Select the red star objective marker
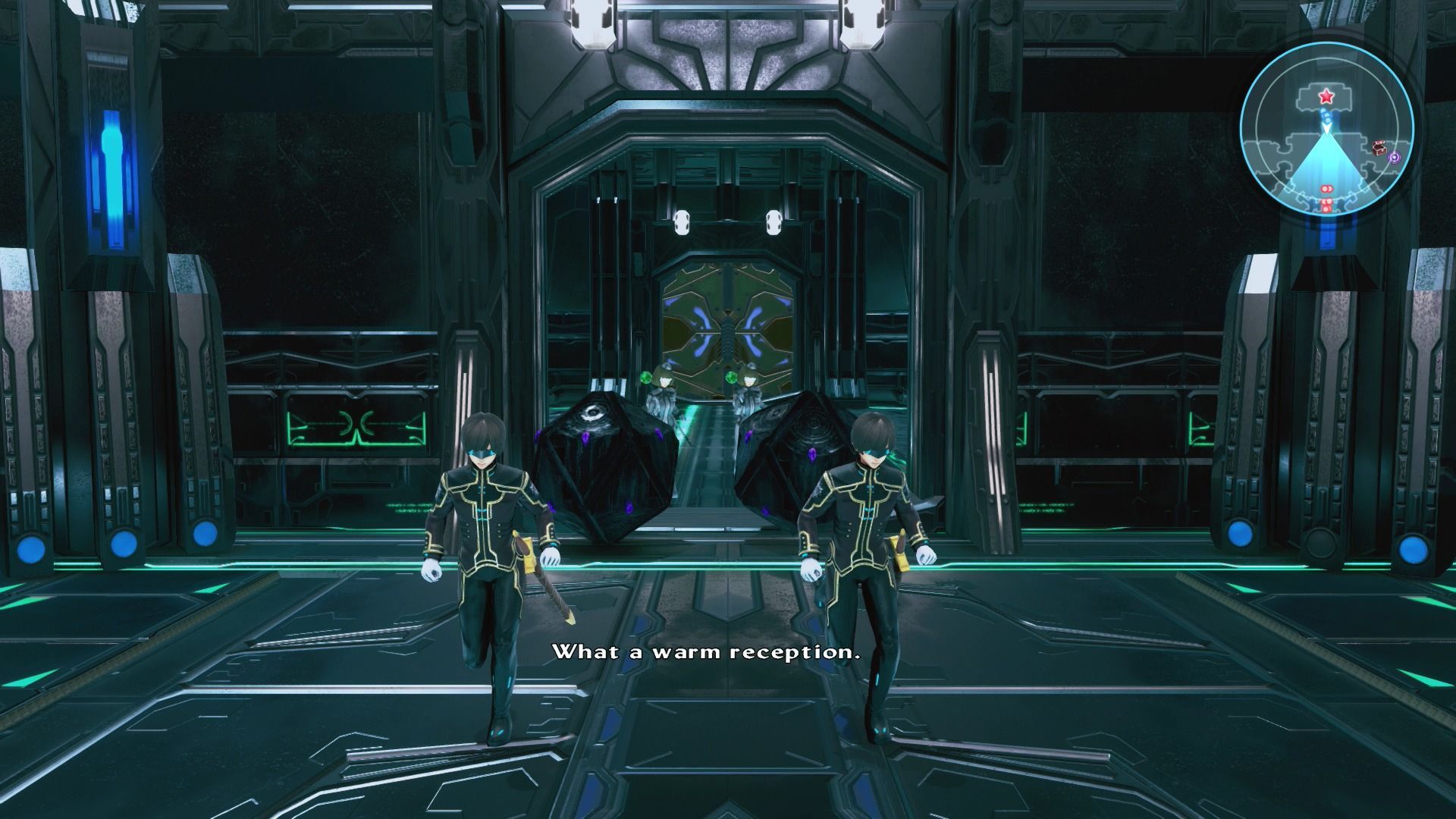This screenshot has width=1456, height=819. click(x=1326, y=97)
